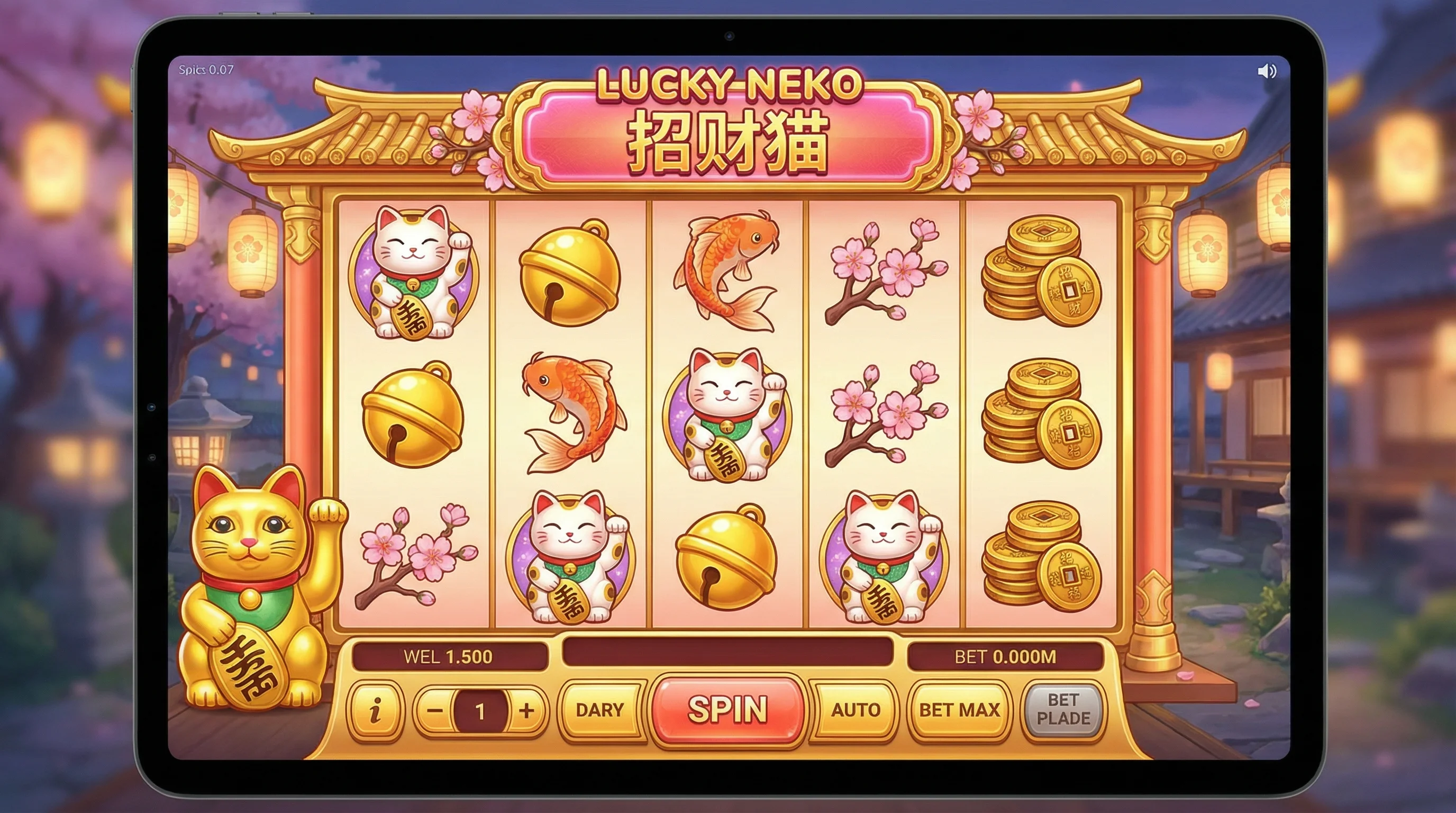Enable autoplay by clicking AUTO

tap(854, 711)
